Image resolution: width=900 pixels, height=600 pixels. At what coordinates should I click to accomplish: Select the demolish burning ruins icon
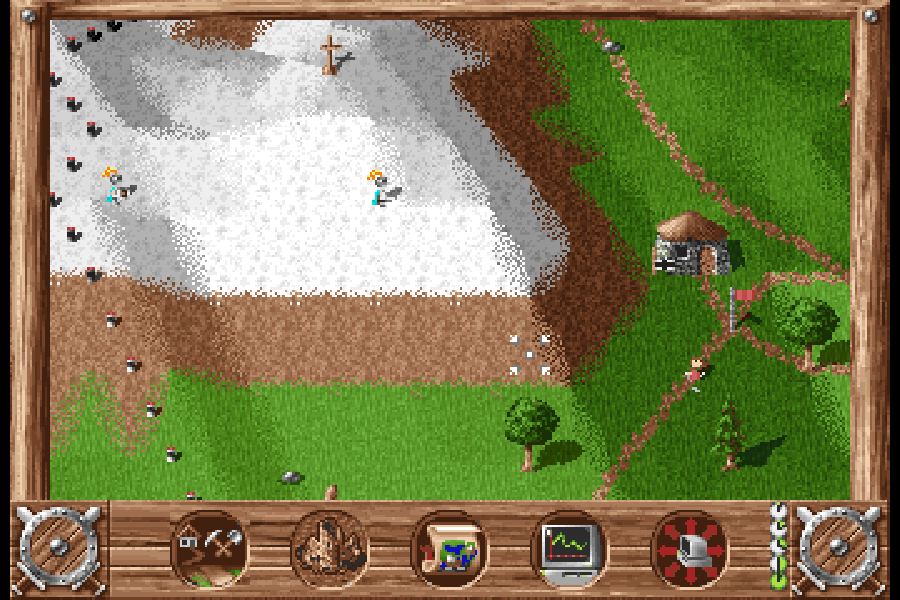(330, 549)
